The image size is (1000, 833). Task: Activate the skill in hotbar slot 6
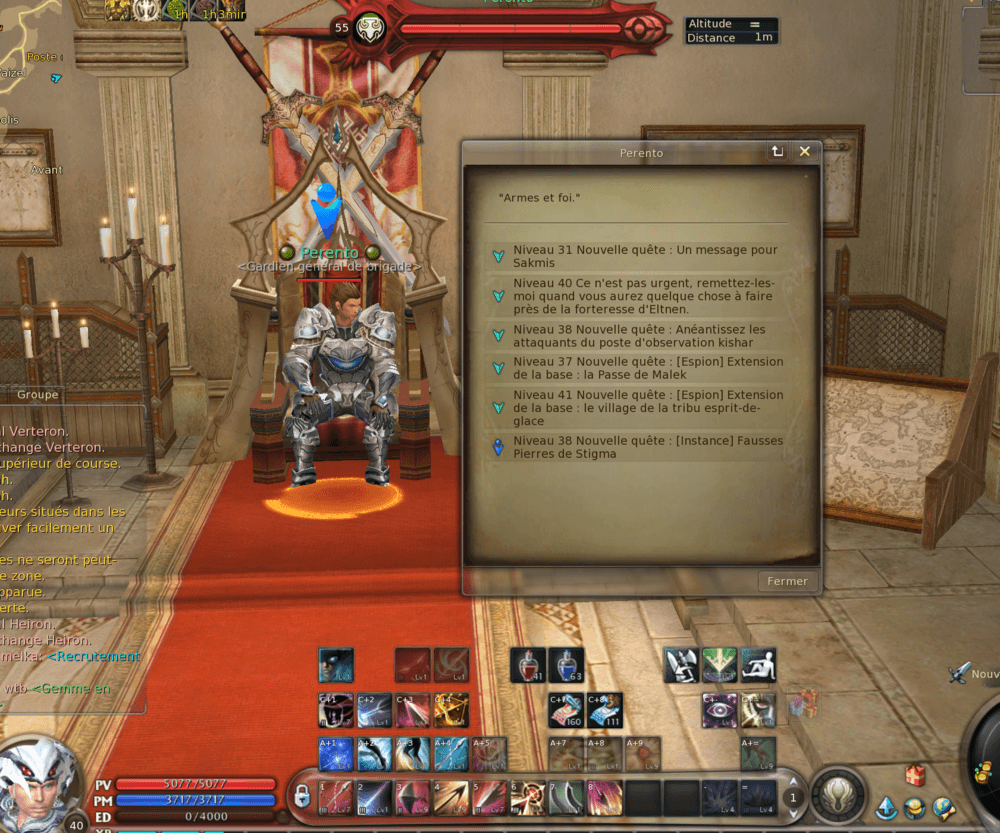pos(527,798)
